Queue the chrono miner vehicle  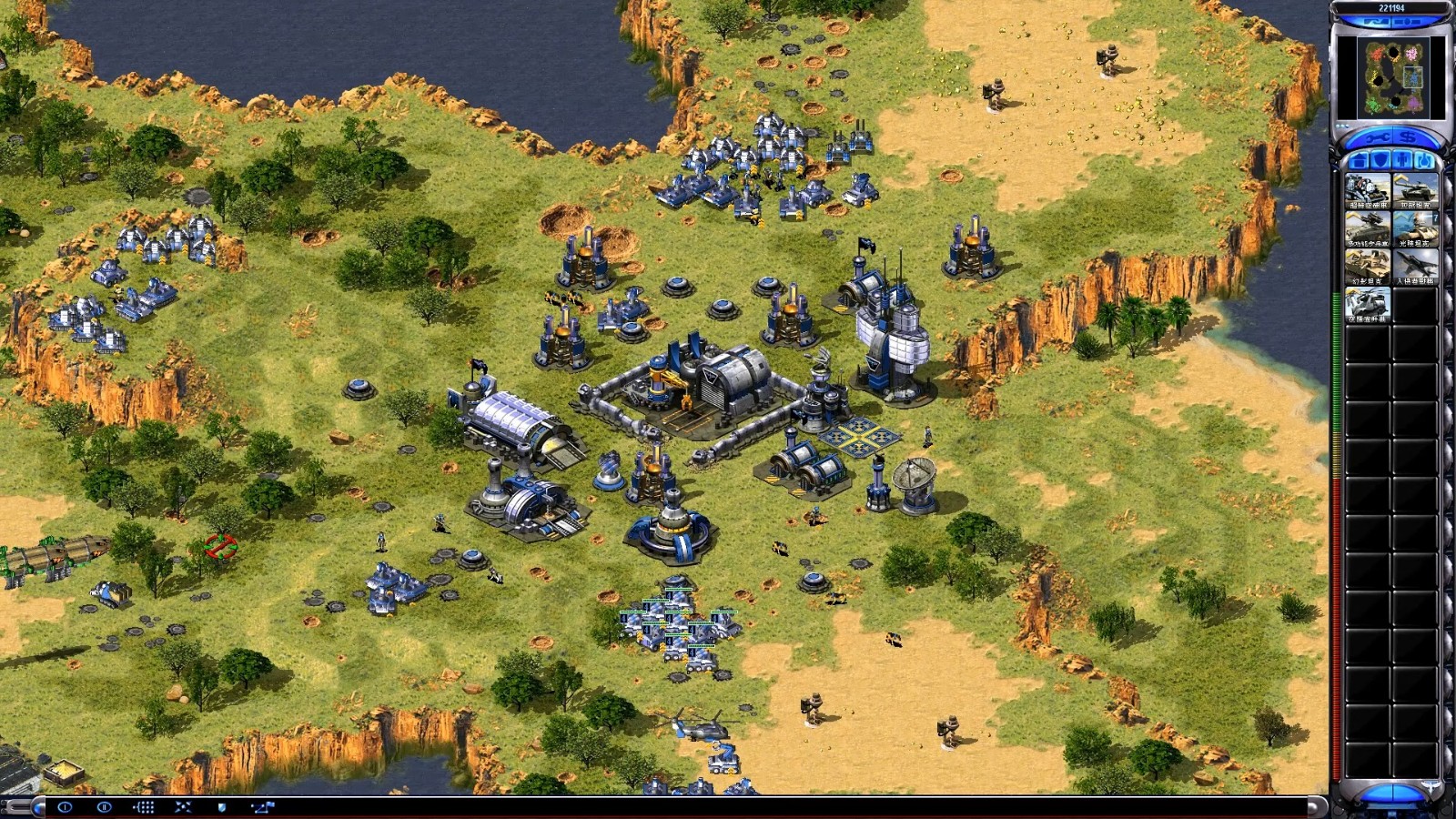pyautogui.click(x=1368, y=192)
